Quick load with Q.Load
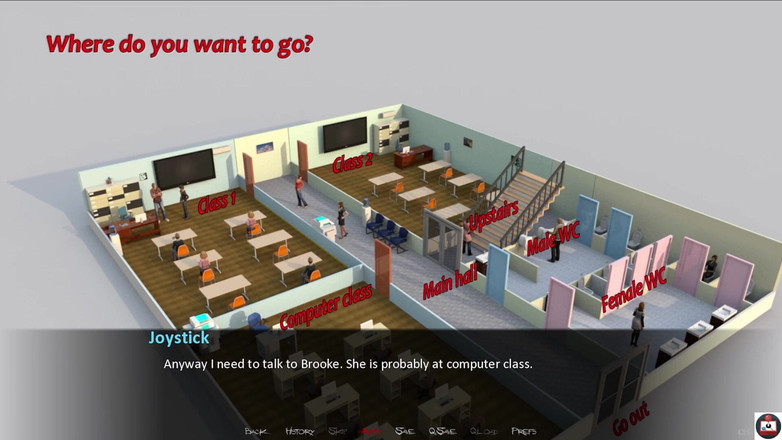This screenshot has height=440, width=782. tap(483, 431)
